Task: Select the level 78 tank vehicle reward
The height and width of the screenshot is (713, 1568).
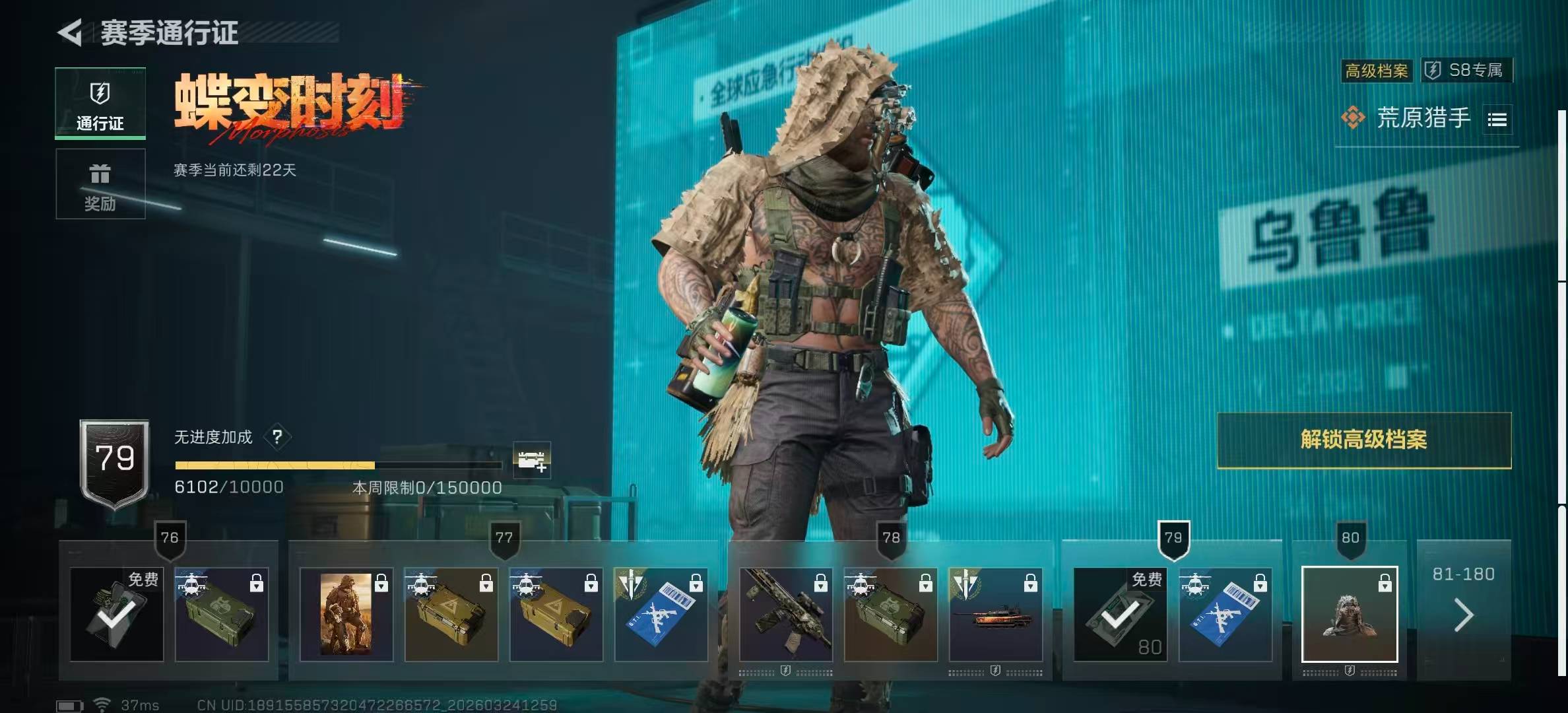Action: pos(995,614)
